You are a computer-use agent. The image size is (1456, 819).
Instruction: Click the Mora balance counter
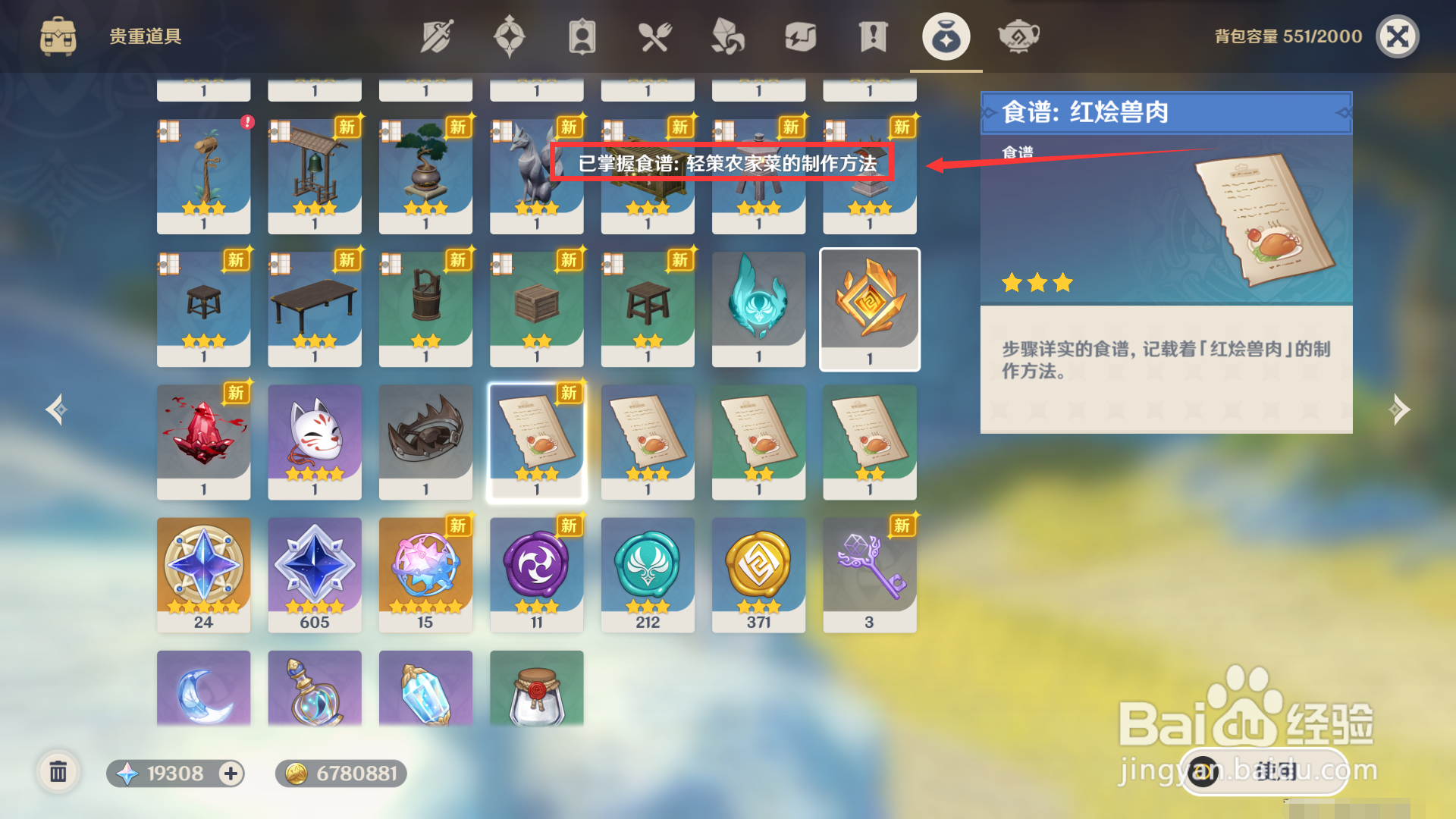pos(340,774)
